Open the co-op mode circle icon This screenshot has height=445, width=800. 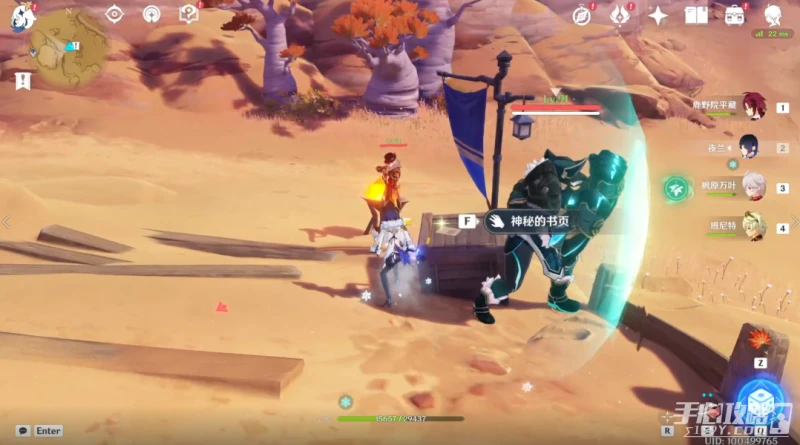click(151, 14)
